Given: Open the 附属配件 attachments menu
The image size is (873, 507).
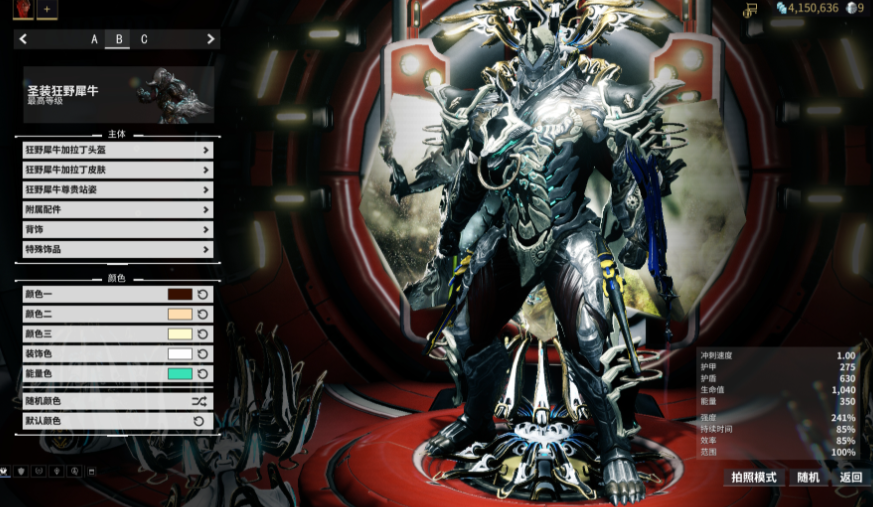Looking at the screenshot, I should pos(117,210).
